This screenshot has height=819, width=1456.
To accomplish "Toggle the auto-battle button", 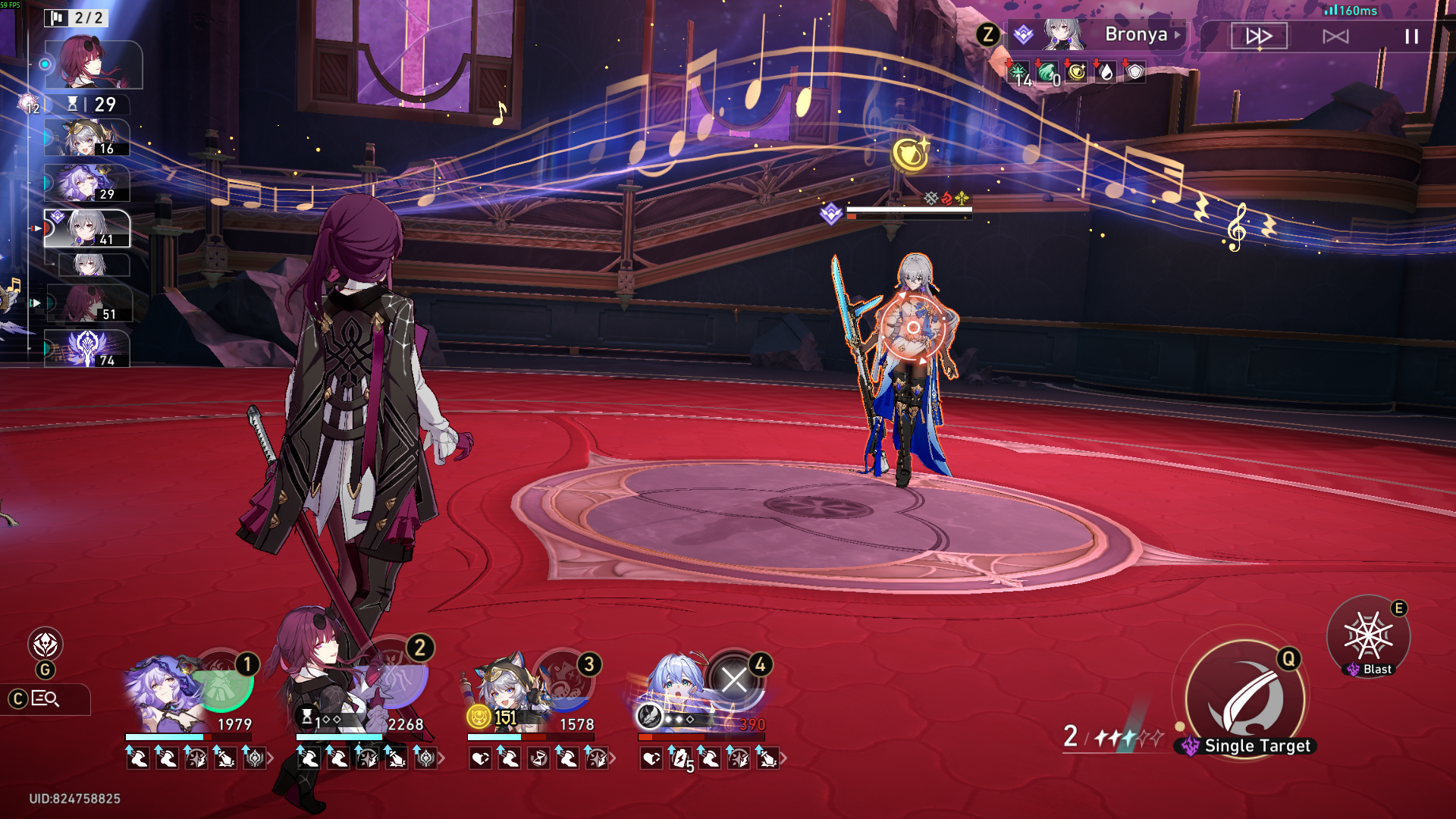I will (x=1335, y=36).
